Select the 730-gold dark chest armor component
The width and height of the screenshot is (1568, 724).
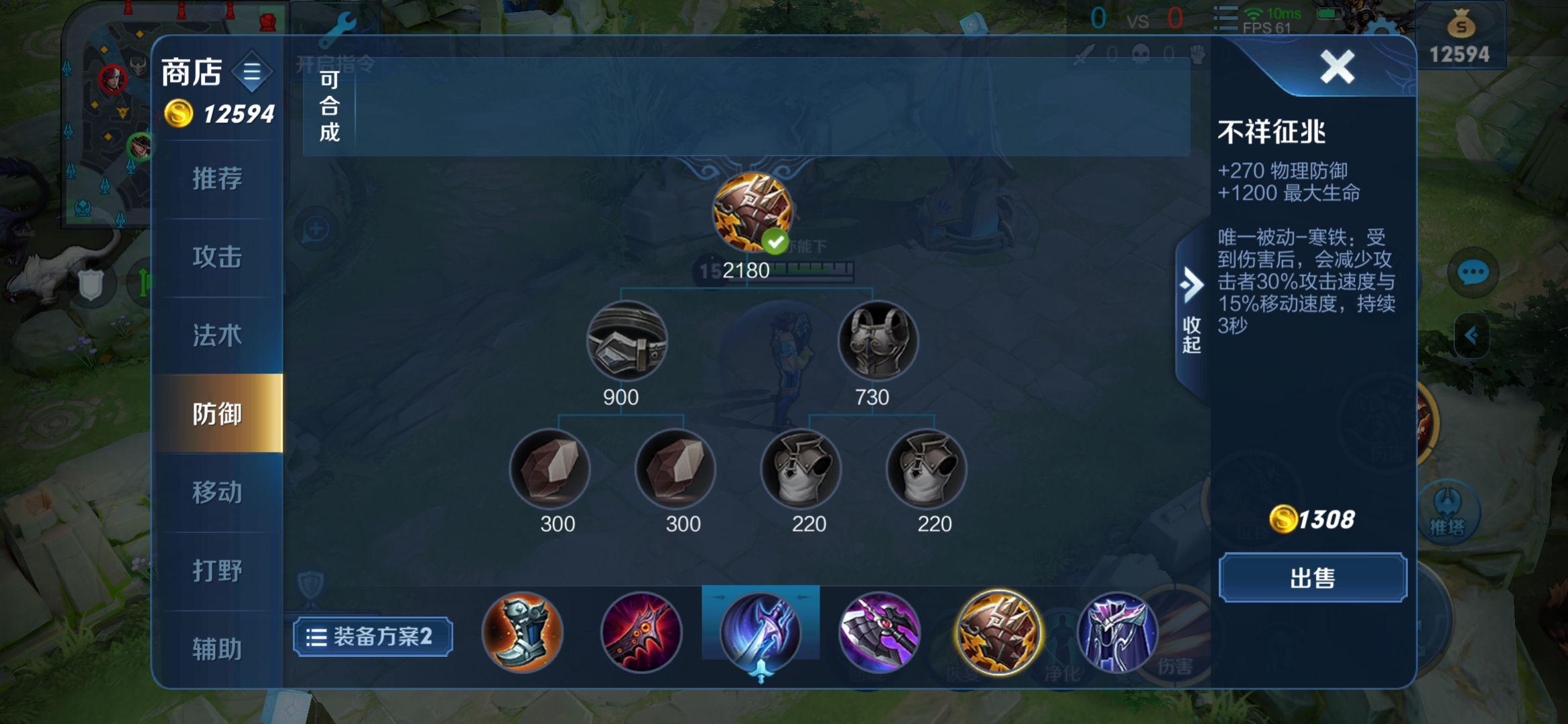tap(878, 341)
